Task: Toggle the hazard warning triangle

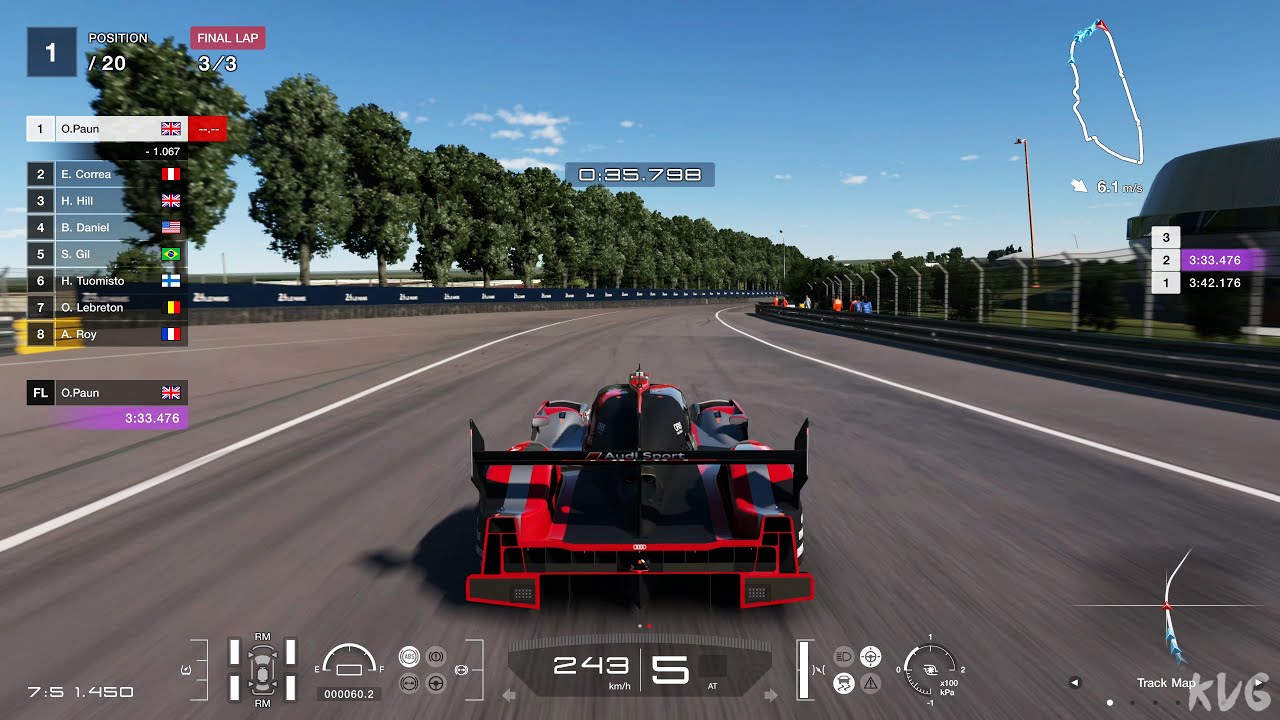Action: [x=870, y=683]
